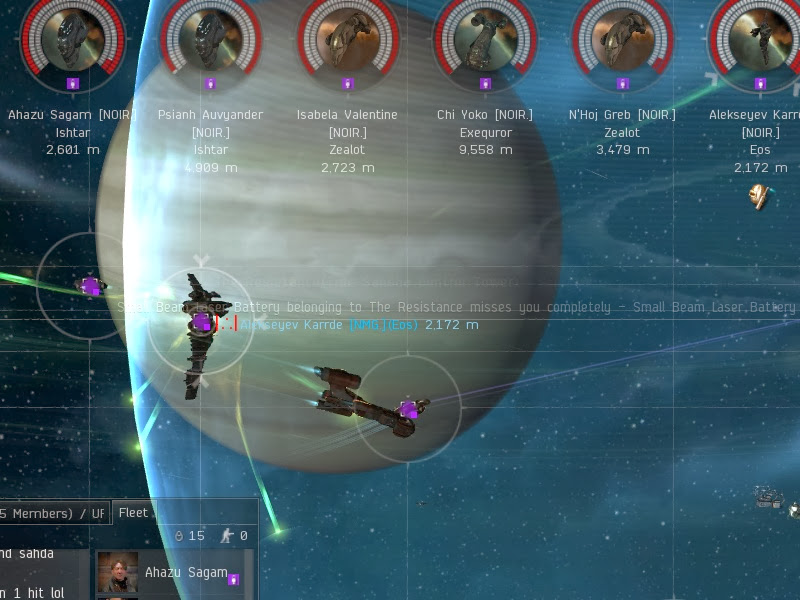This screenshot has width=800, height=600.
Task: Select N'Hoj Greb's Zealot target
Action: [622, 38]
